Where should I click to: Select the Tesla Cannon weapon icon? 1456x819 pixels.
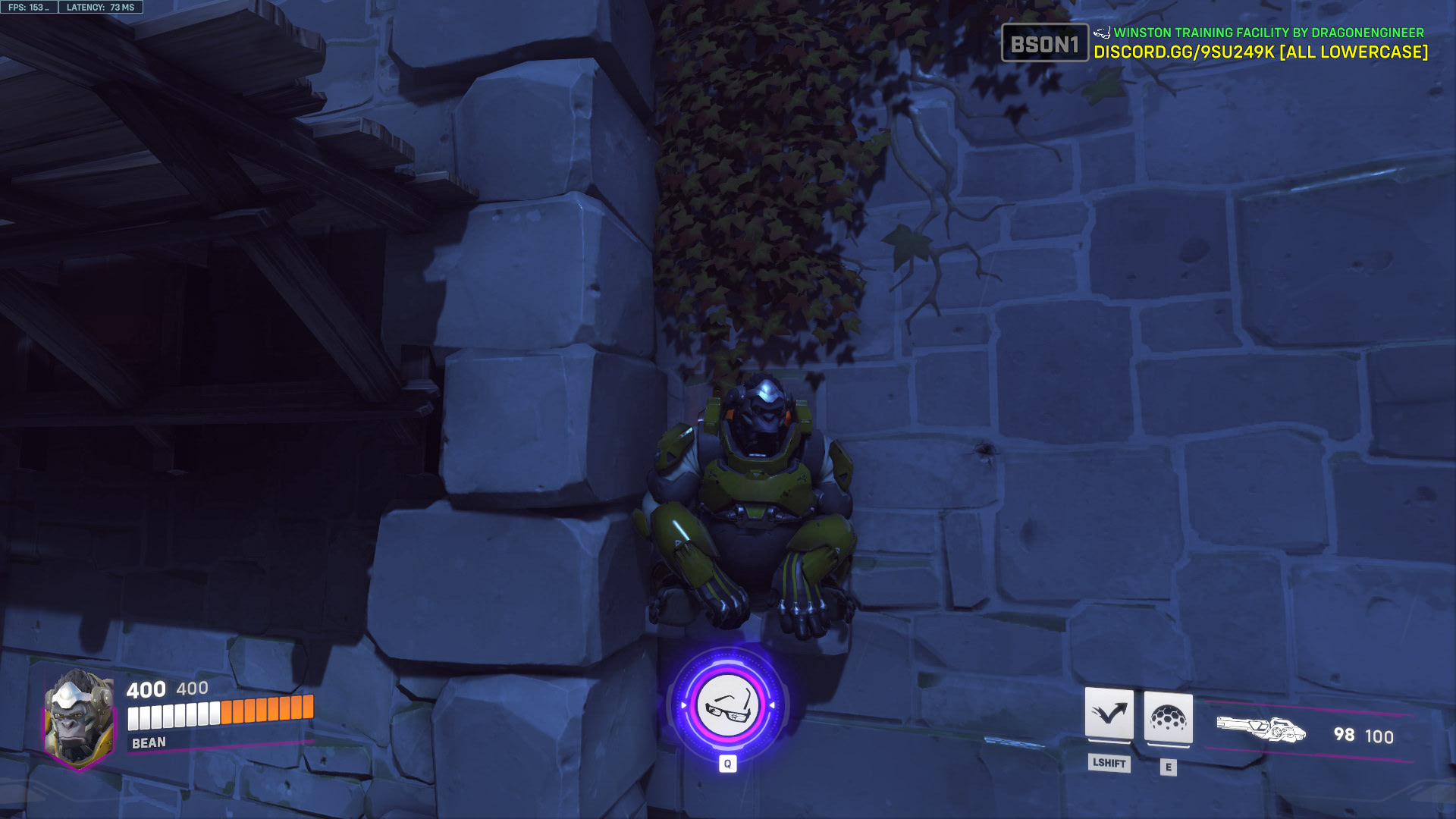(1263, 730)
